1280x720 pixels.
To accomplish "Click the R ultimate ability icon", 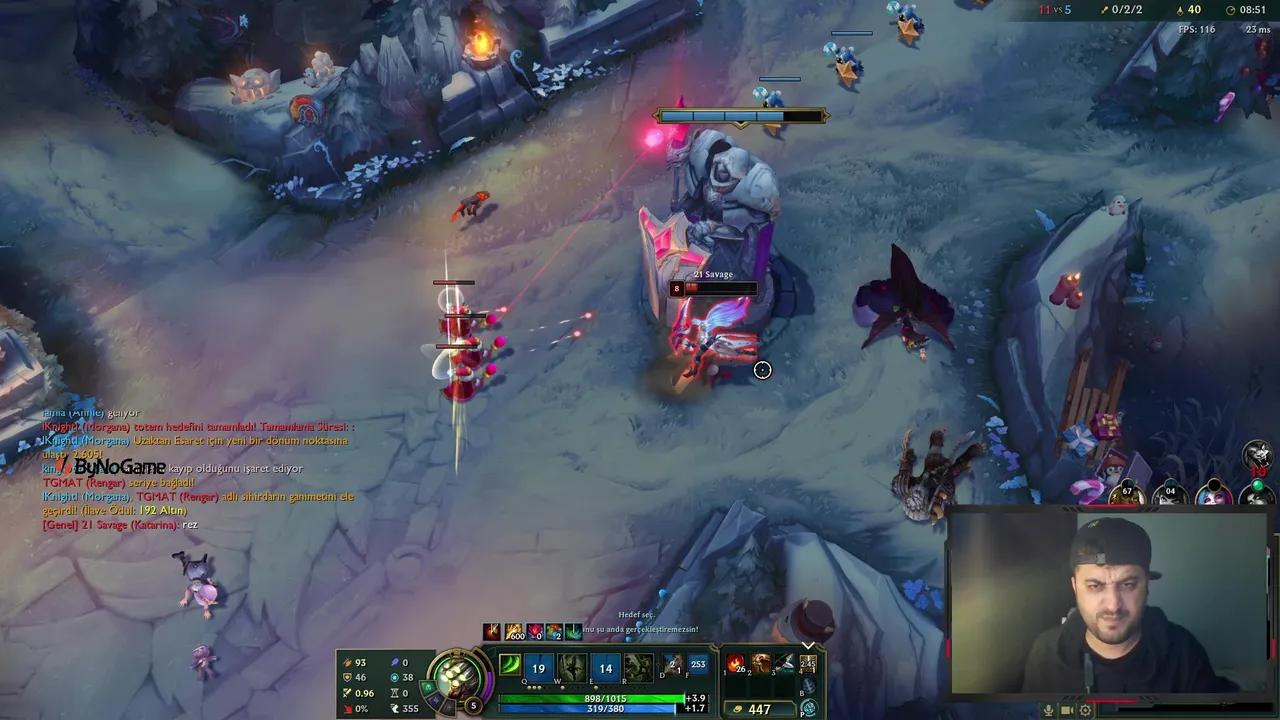I will 637,668.
